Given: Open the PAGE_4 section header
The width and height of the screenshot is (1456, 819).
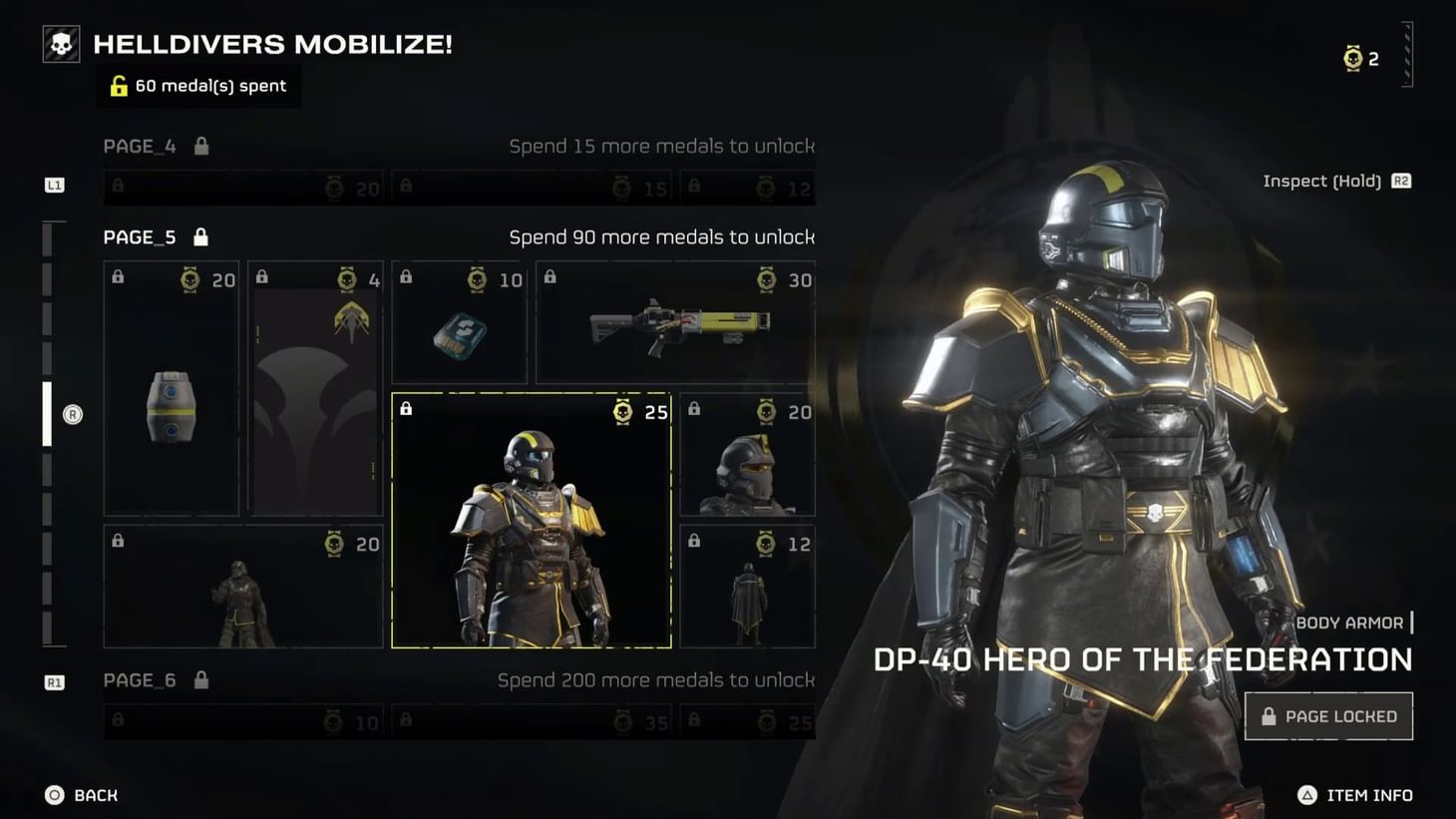Looking at the screenshot, I should coord(140,146).
